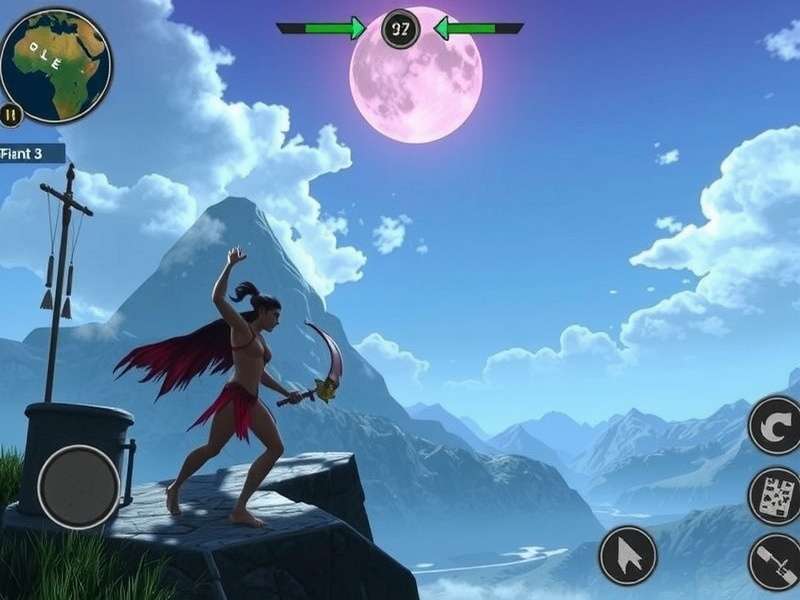Screen dimensions: 800x600
Task: Trigger the swirl dodge ability button
Action: [774, 425]
